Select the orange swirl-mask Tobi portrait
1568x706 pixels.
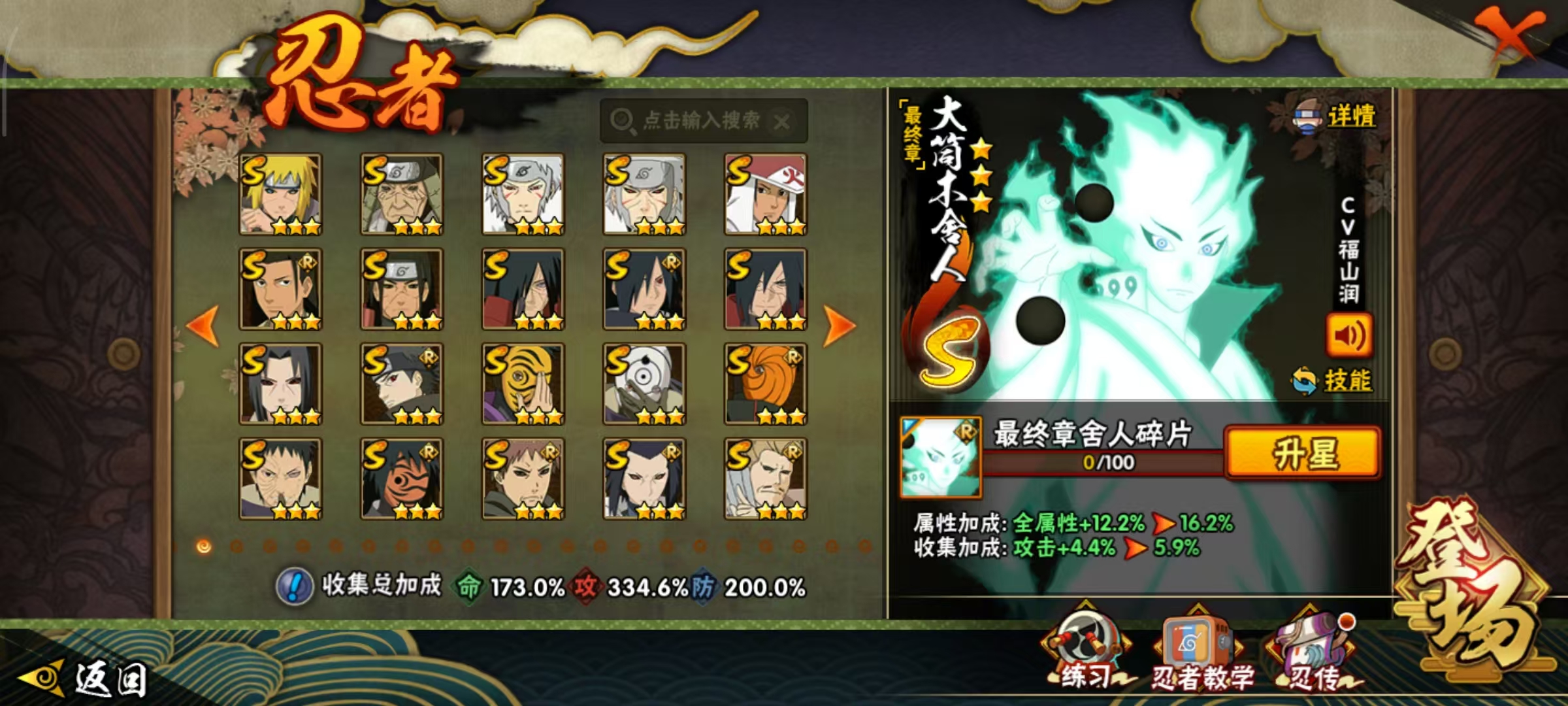coord(765,384)
